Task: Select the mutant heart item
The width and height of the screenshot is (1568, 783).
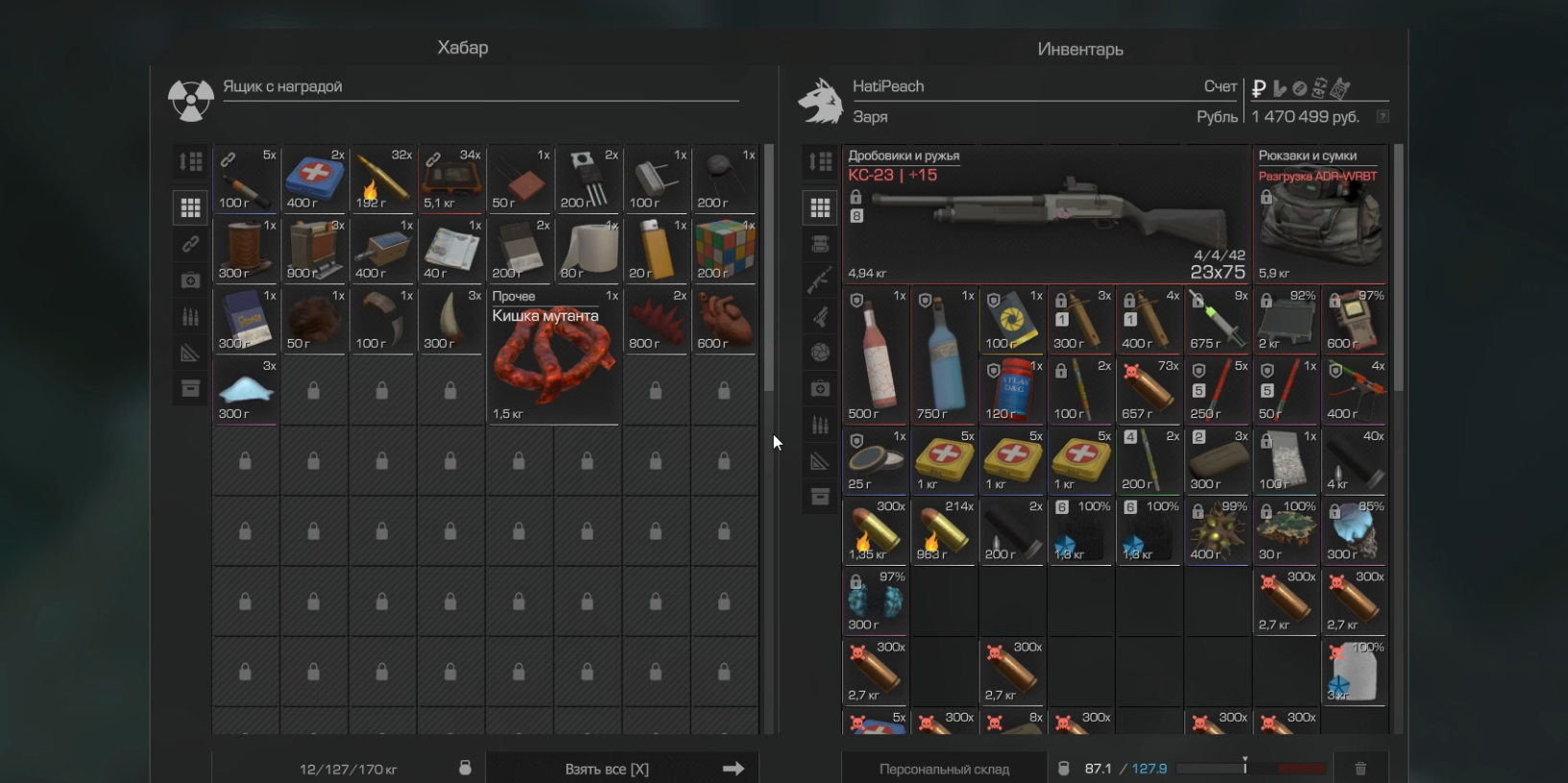Action: pos(724,319)
